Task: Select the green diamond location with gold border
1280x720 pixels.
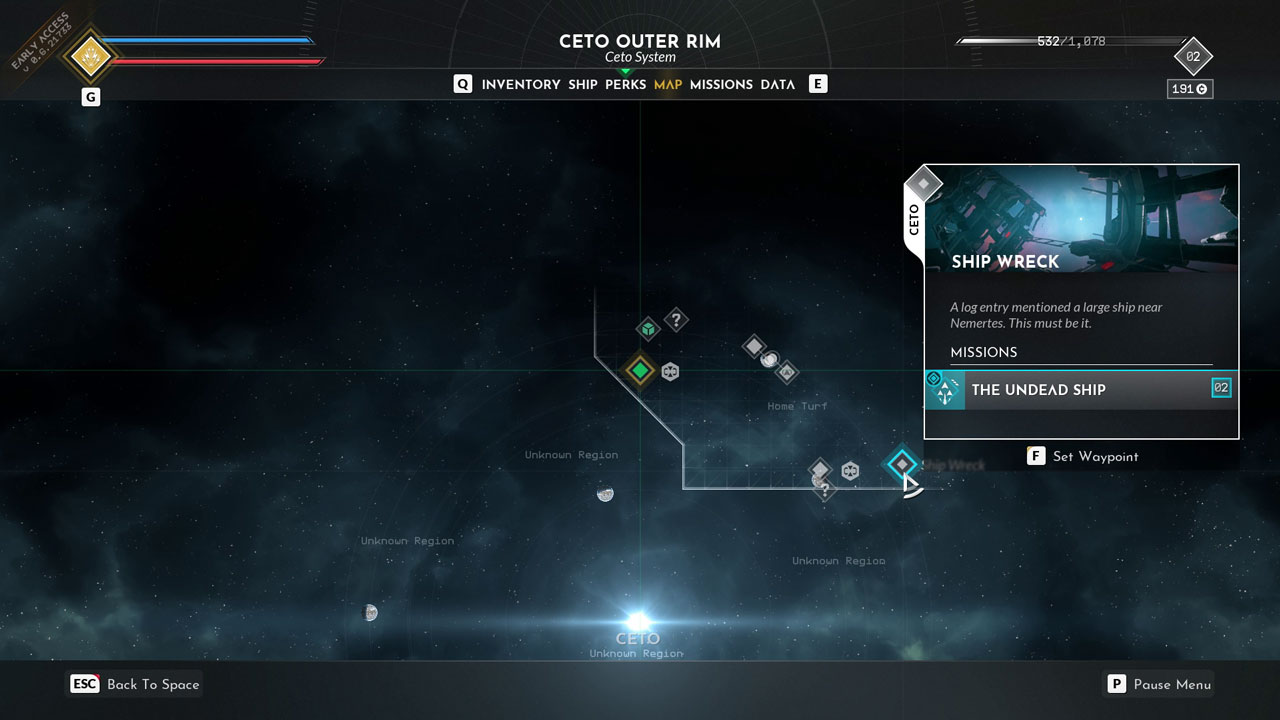Action: (640, 371)
